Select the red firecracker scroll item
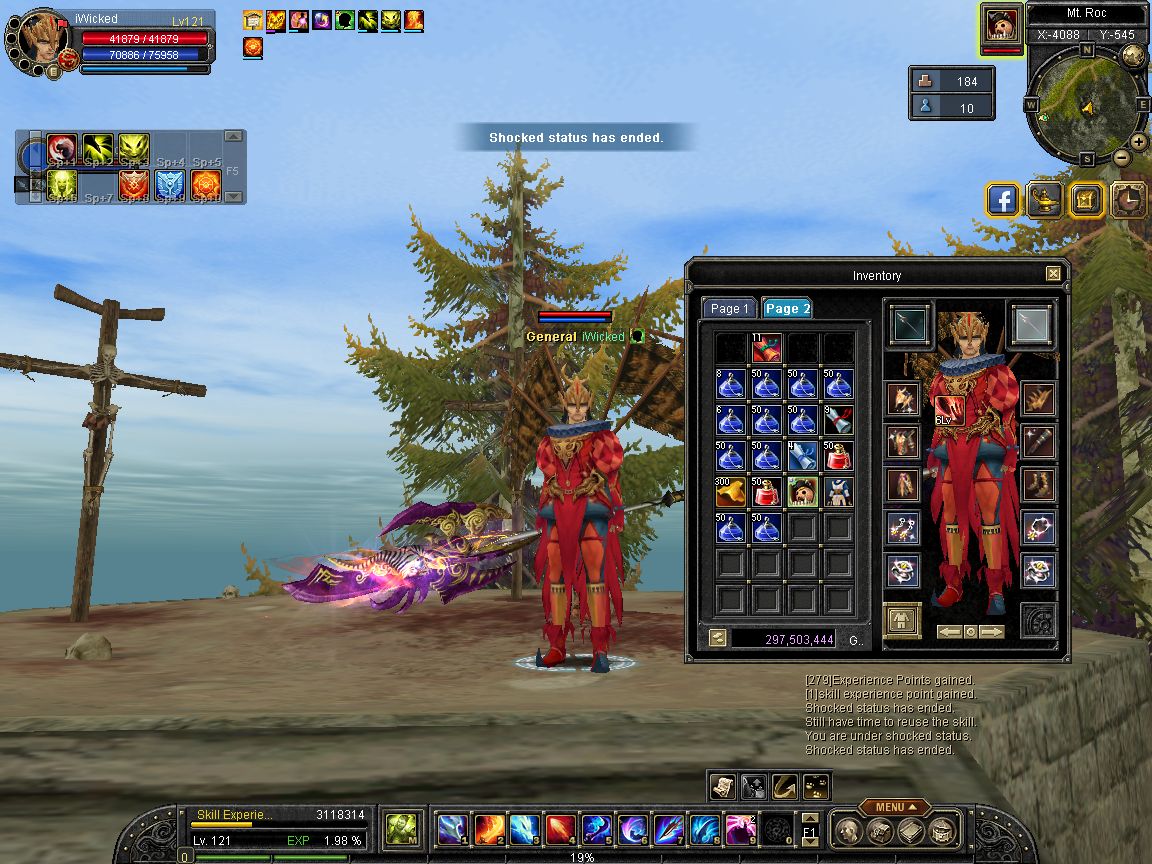The width and height of the screenshot is (1152, 864). (767, 348)
